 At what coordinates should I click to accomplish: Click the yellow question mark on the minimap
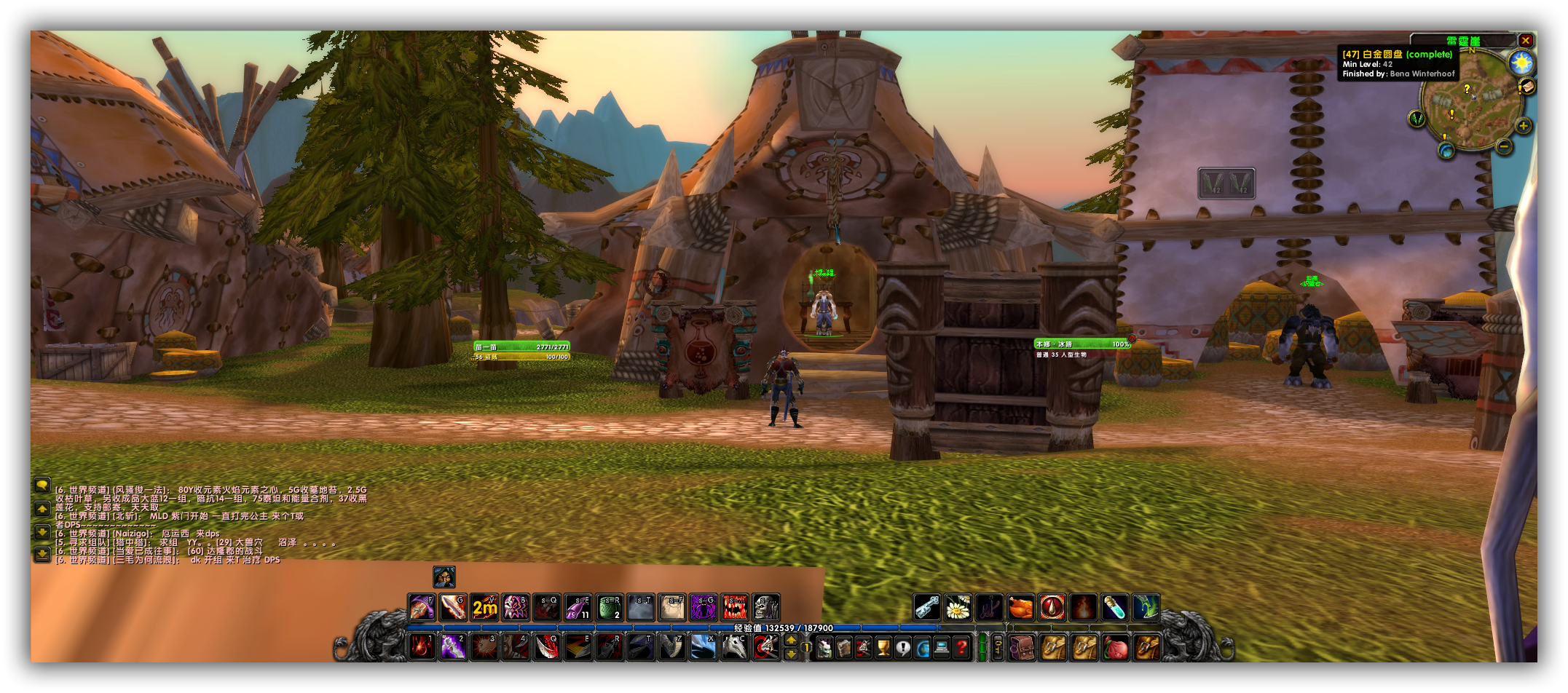(1467, 89)
